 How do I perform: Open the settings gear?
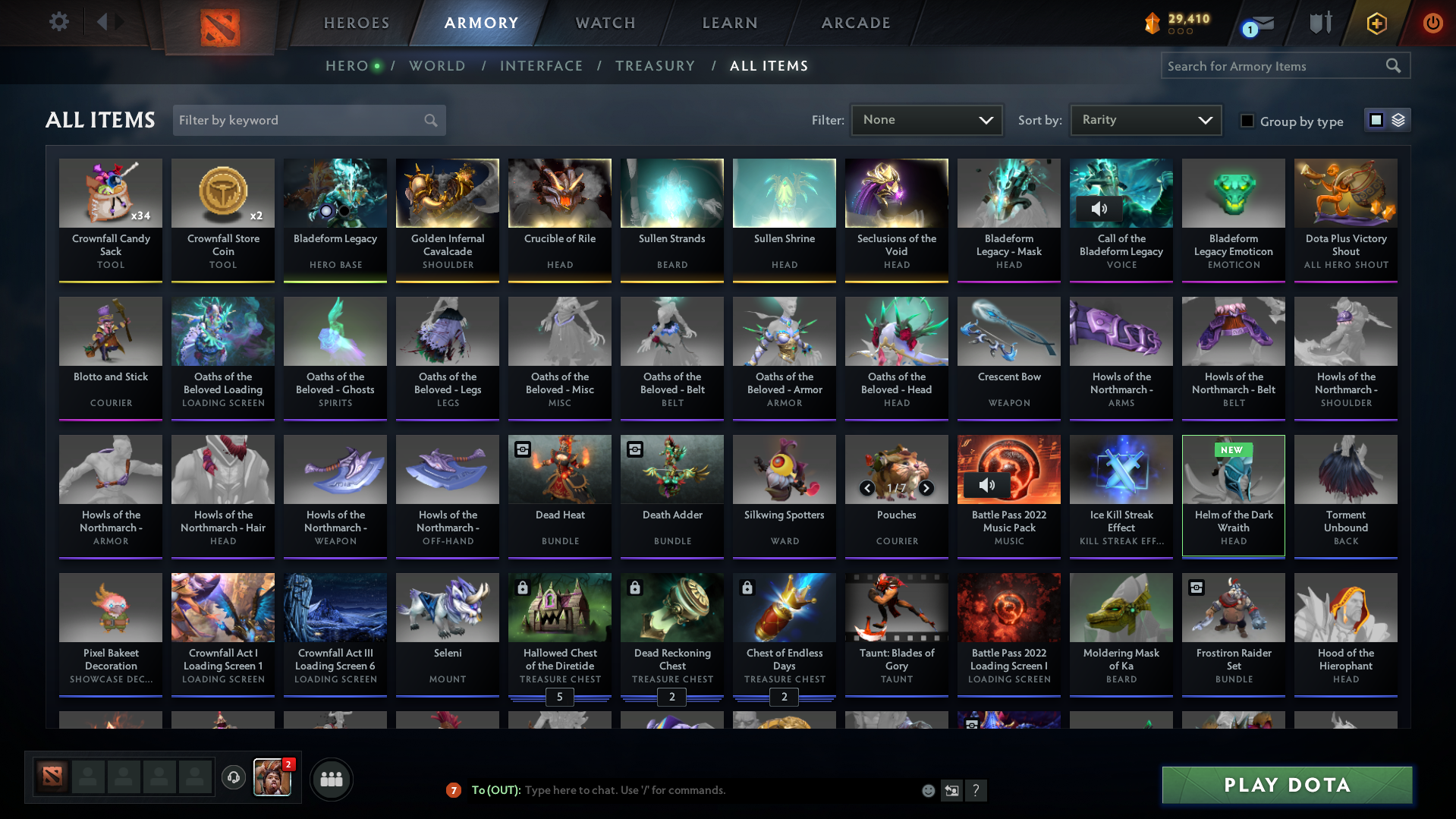[x=58, y=22]
